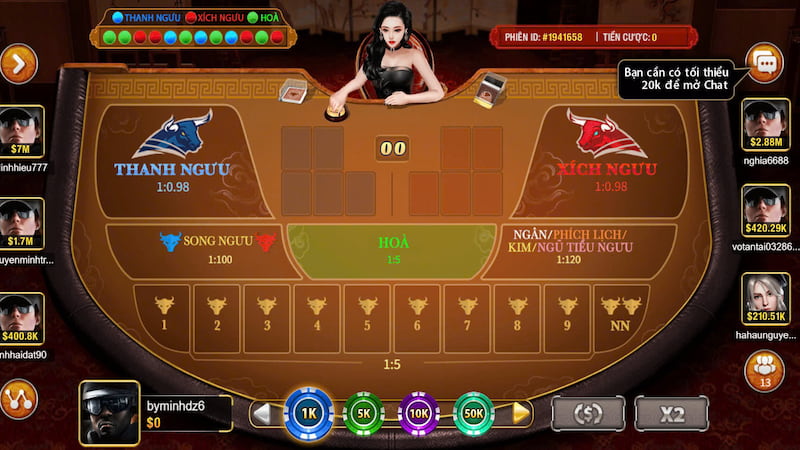Show previous chips with left arrow
This screenshot has width=800, height=450.
(x=262, y=412)
